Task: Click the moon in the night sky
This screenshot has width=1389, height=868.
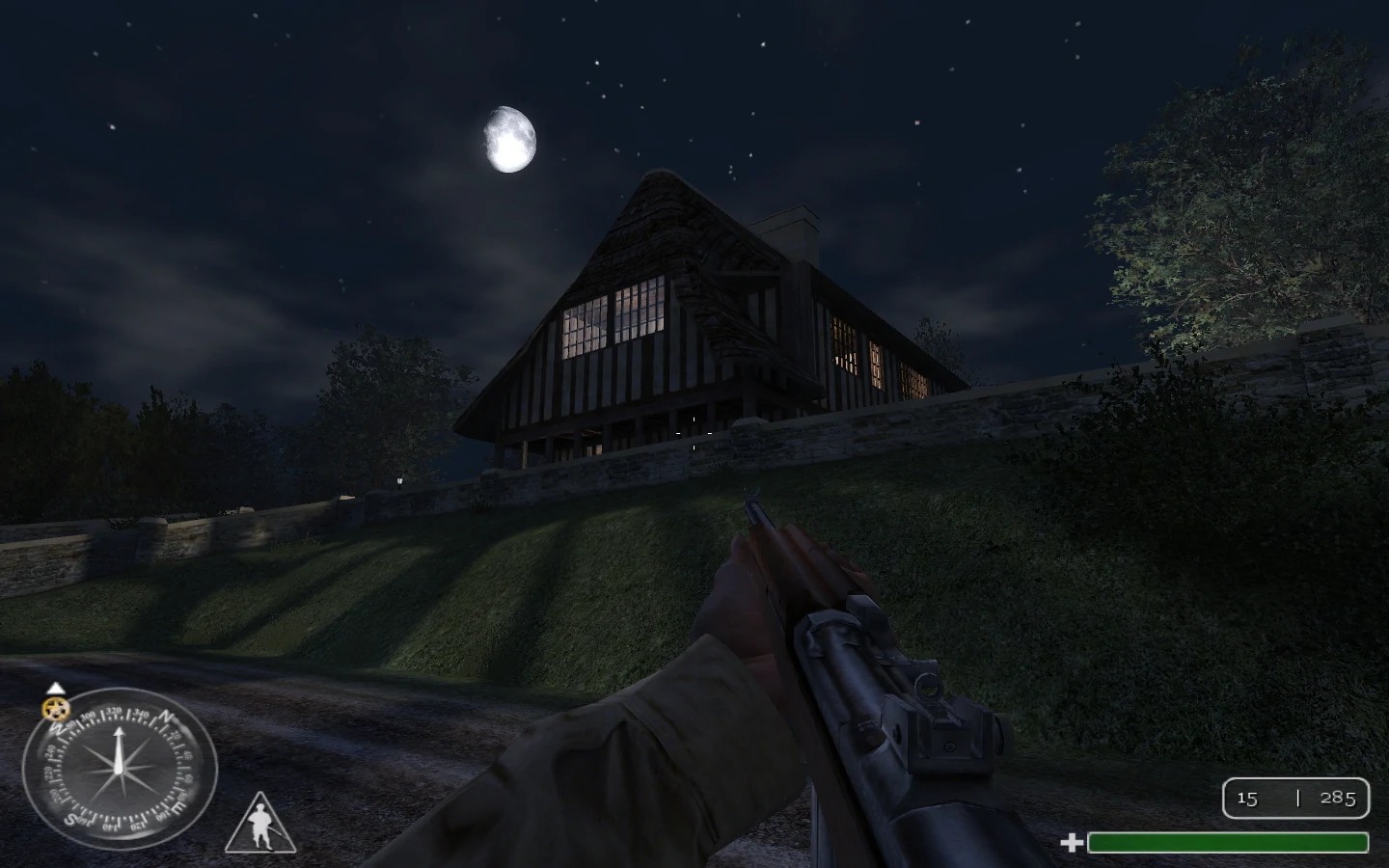Action: [x=508, y=139]
